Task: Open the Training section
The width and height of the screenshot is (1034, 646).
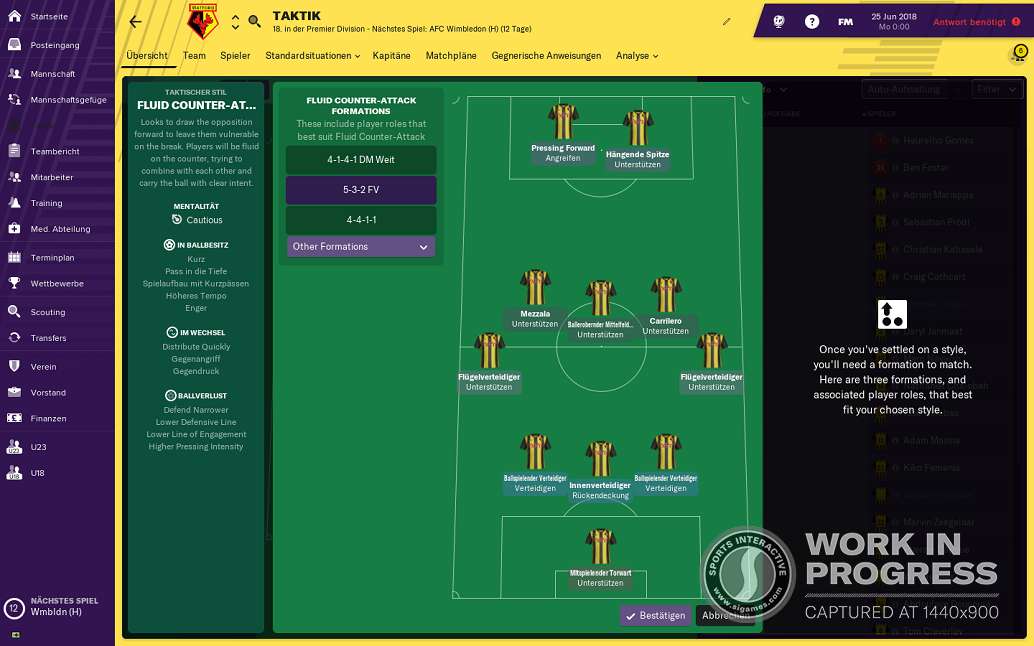Action: pyautogui.click(x=46, y=203)
